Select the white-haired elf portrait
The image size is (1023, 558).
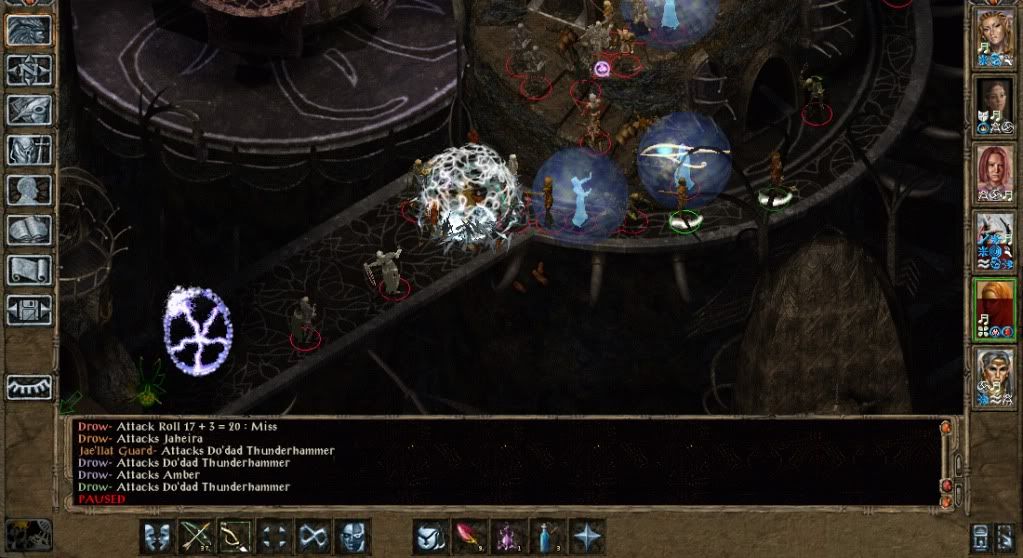coord(994,375)
